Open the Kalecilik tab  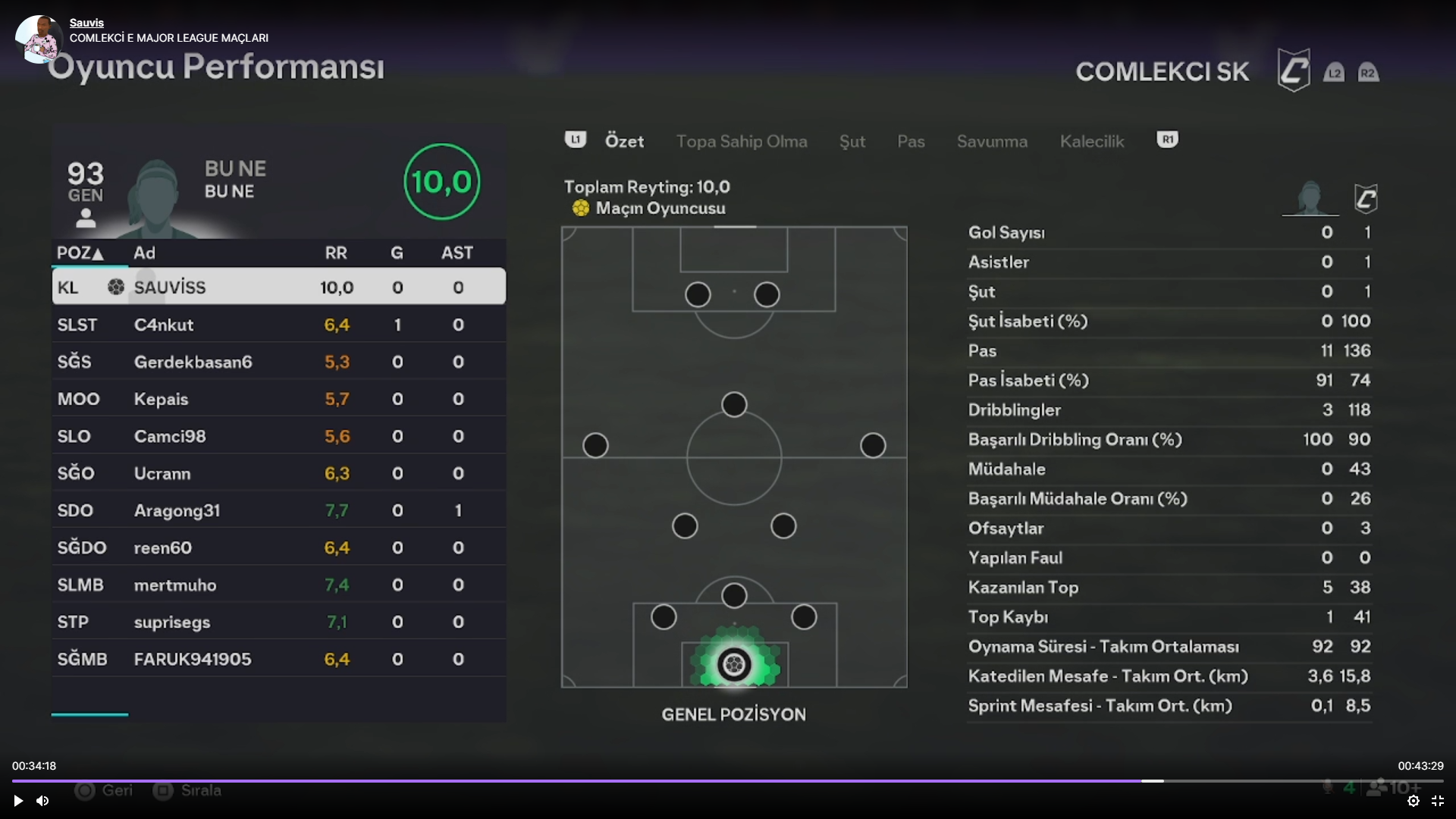(1091, 142)
